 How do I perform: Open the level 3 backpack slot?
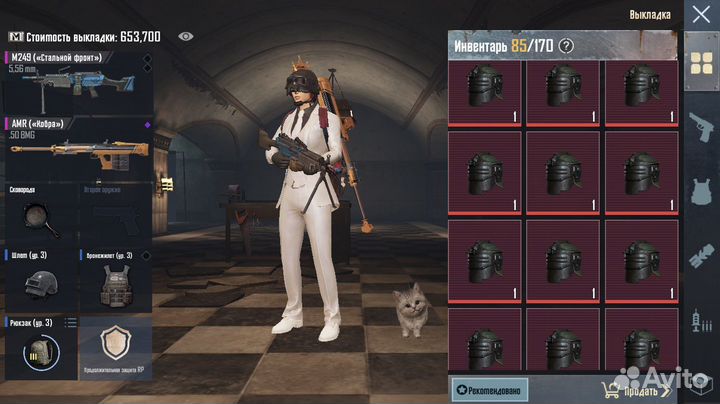point(38,348)
